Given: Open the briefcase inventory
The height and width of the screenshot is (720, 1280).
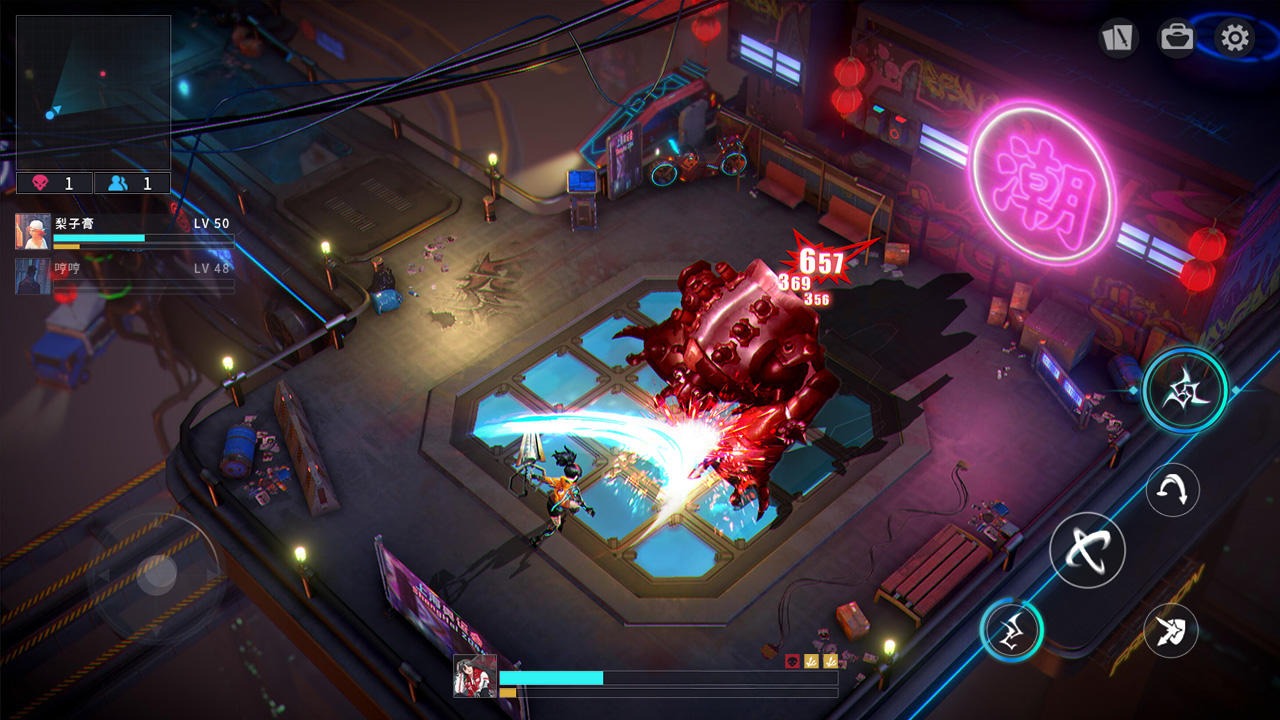Looking at the screenshot, I should pyautogui.click(x=1176, y=38).
